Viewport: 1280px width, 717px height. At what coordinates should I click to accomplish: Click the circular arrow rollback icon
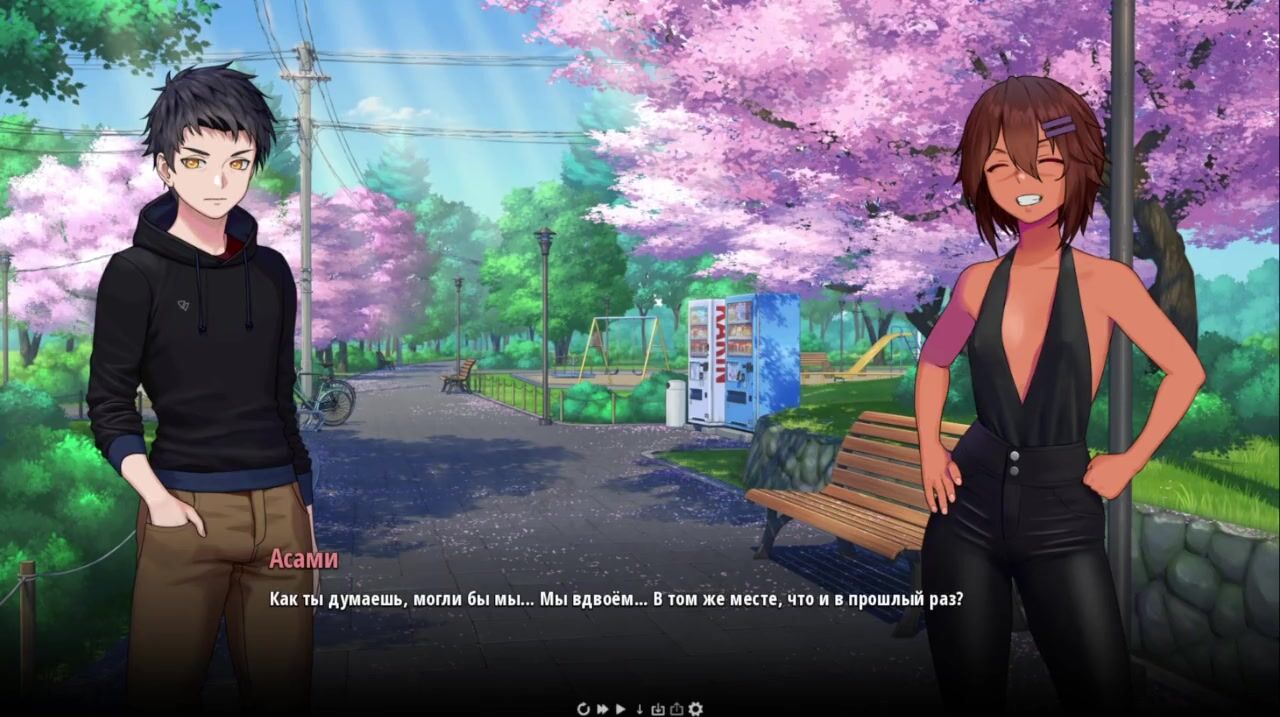[584, 709]
